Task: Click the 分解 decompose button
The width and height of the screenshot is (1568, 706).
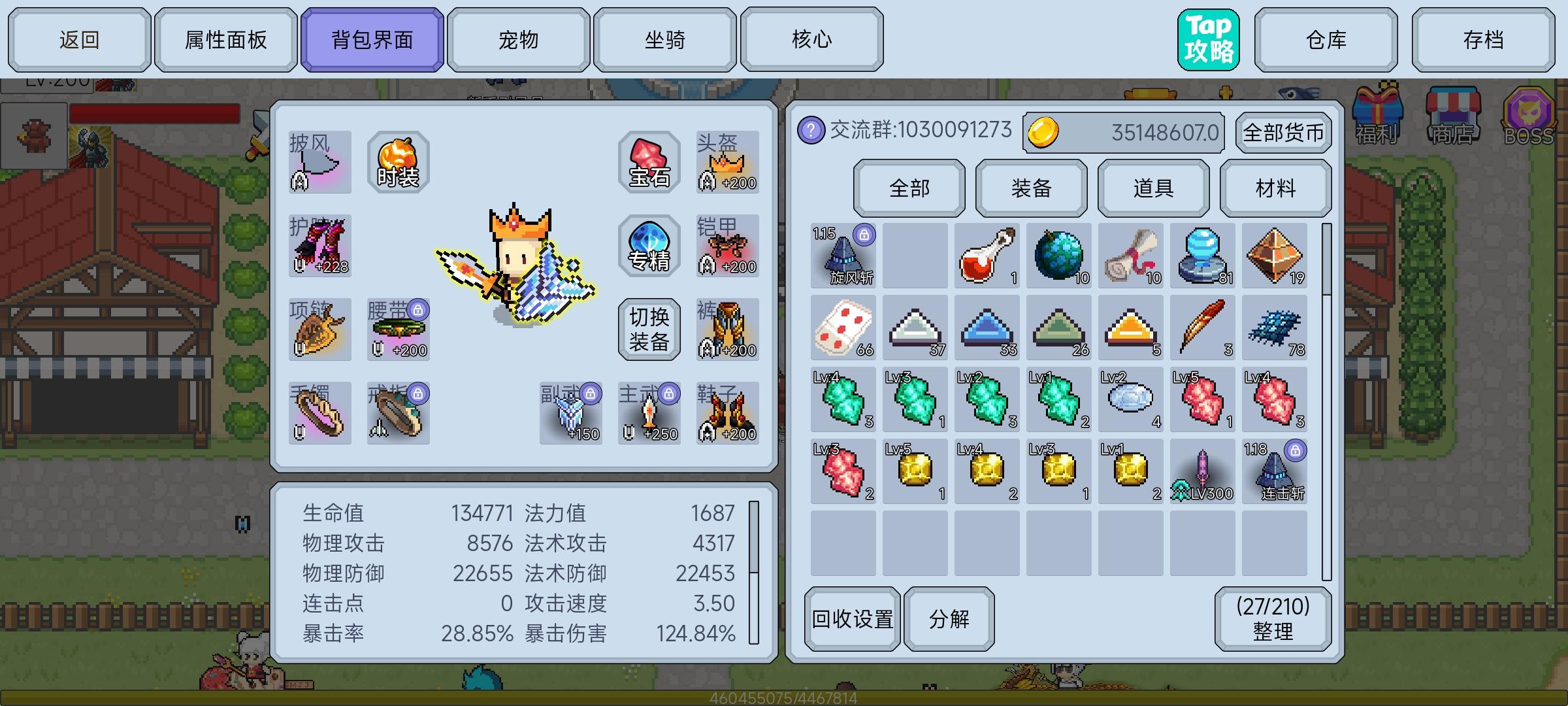Action: coord(949,618)
